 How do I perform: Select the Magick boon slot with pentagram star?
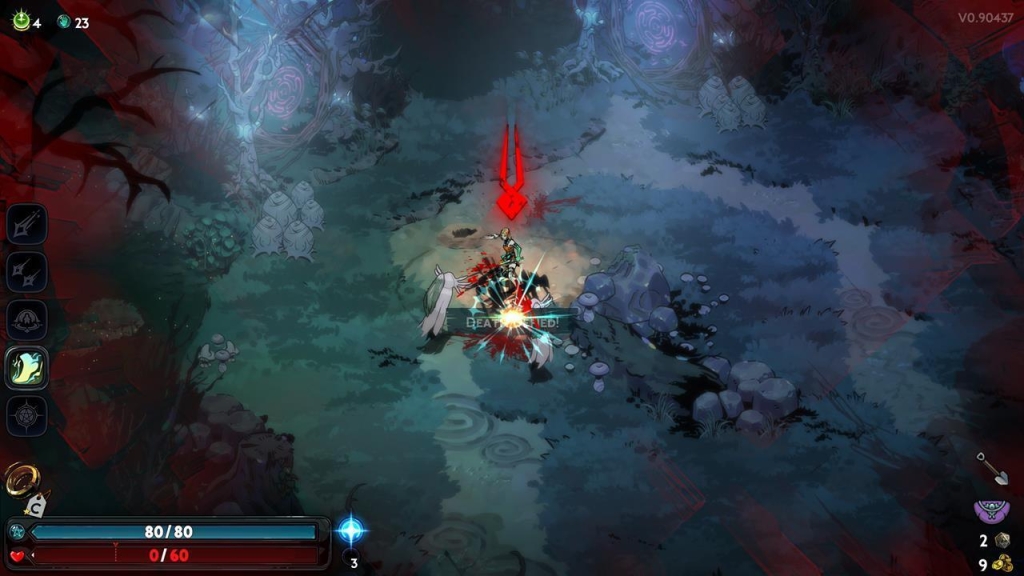[27, 416]
